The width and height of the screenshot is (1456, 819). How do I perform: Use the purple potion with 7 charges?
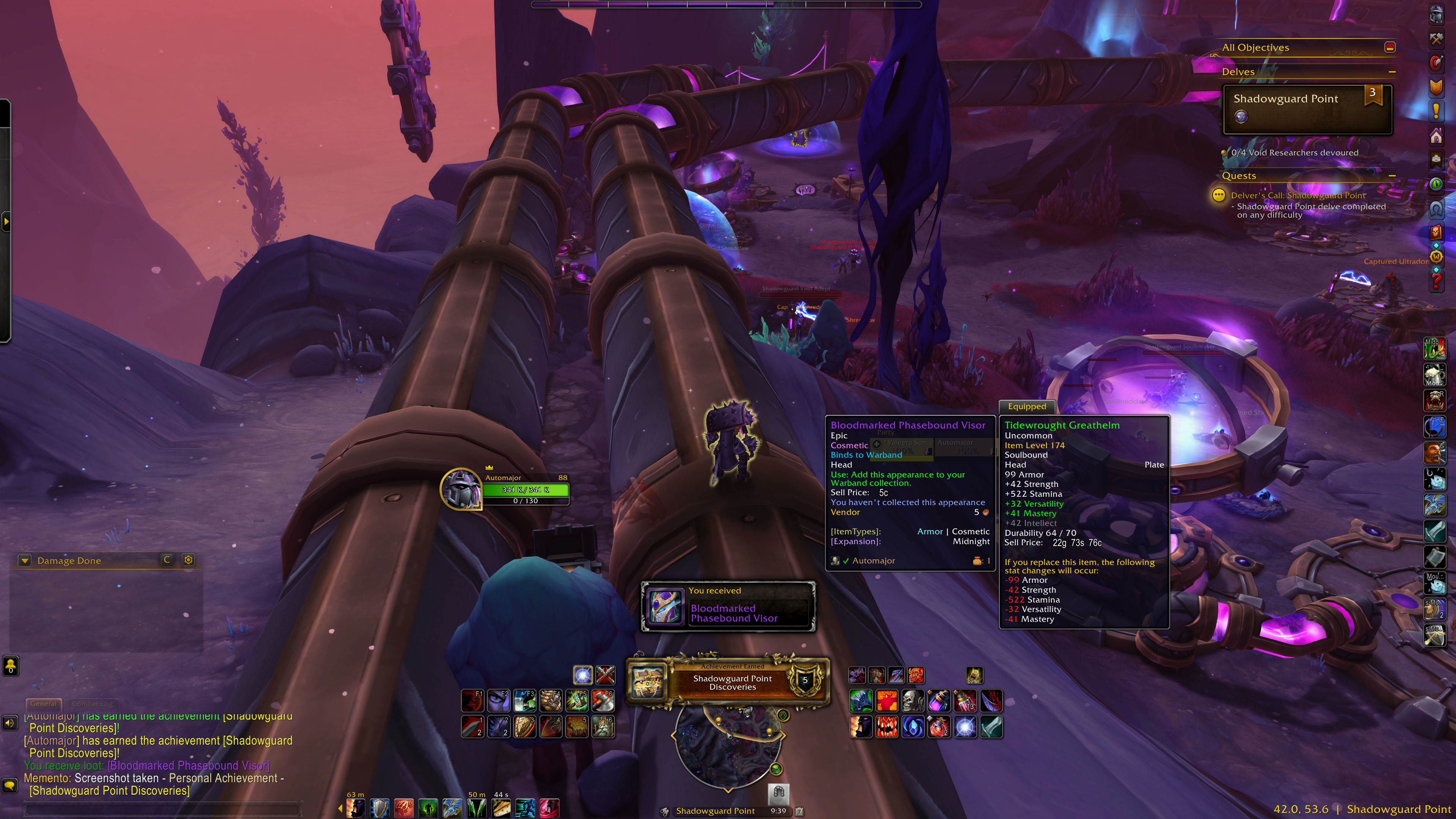pos(939,701)
